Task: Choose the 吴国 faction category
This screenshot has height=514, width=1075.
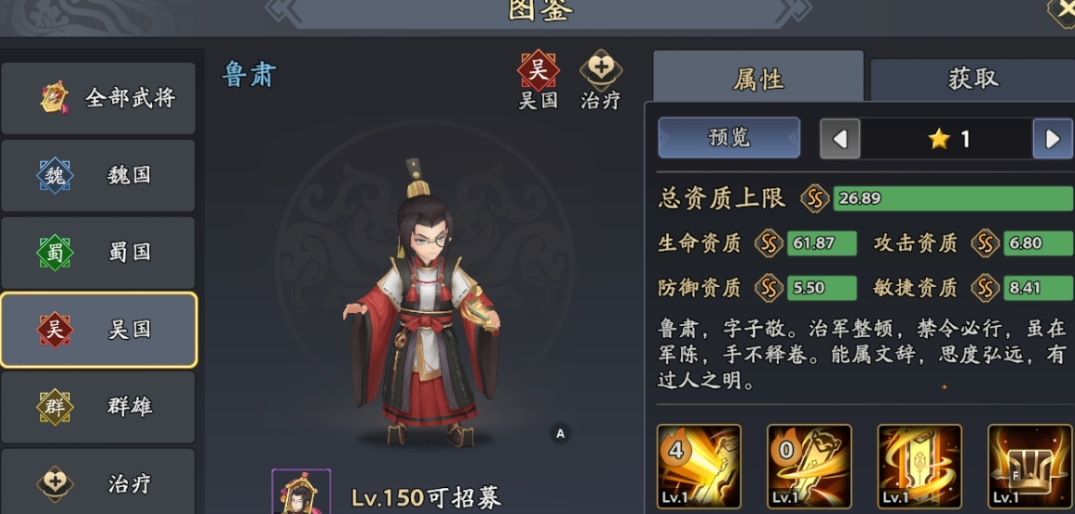Action: [98, 330]
